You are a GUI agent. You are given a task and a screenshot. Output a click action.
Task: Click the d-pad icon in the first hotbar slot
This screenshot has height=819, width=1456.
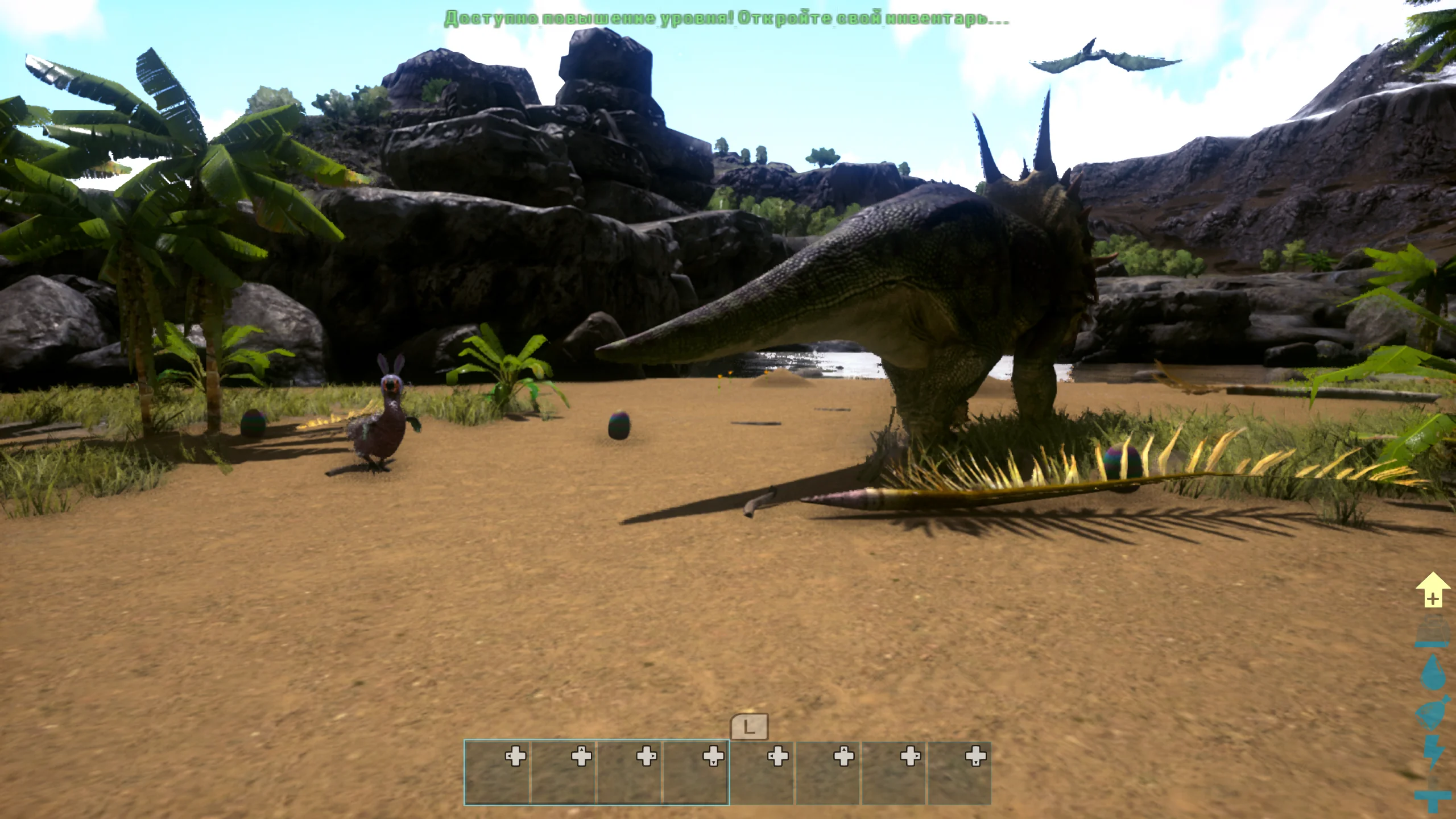517,757
